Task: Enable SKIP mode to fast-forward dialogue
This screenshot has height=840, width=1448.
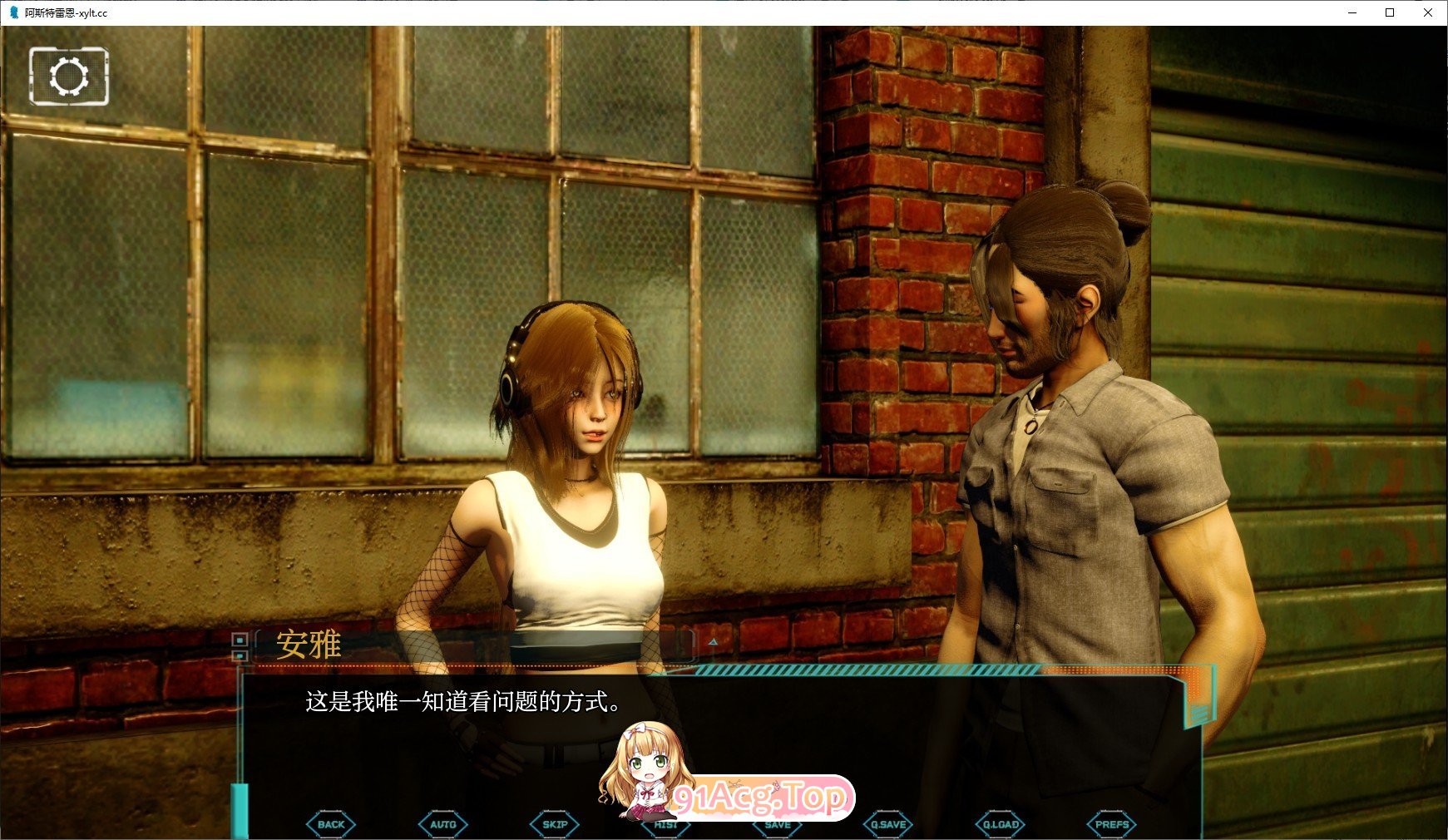Action: click(553, 823)
